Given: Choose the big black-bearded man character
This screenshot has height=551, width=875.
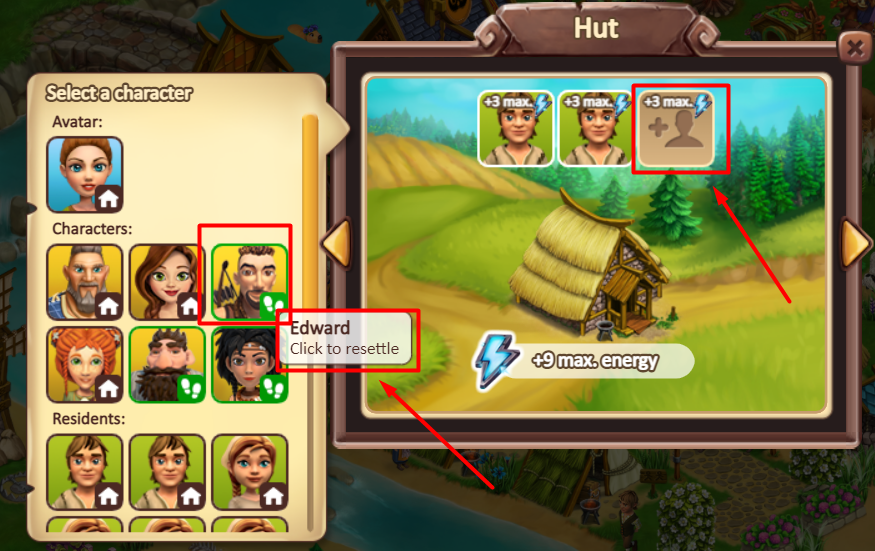Looking at the screenshot, I should coord(167,364).
